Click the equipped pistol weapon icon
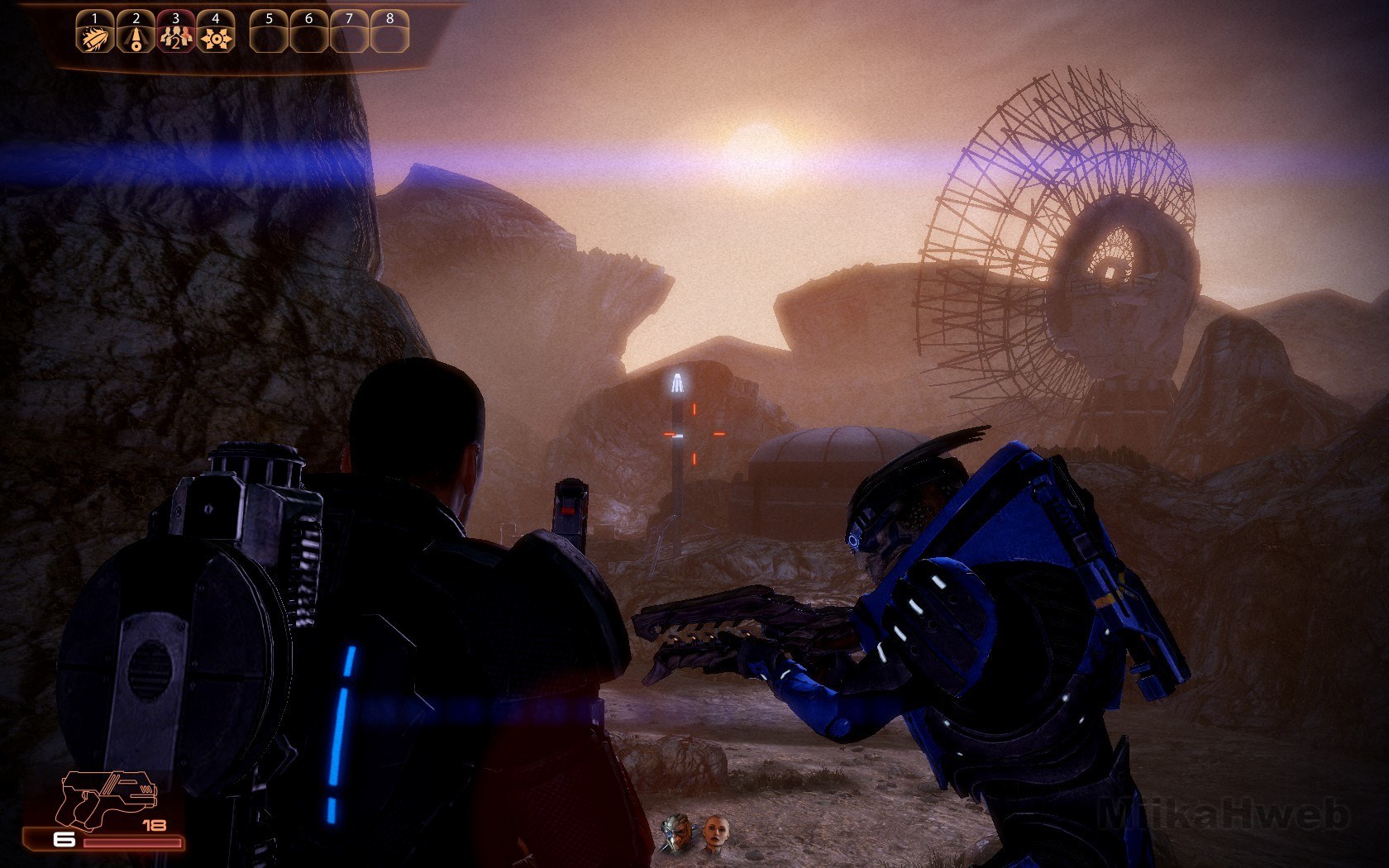Image resolution: width=1389 pixels, height=868 pixels. point(105,799)
